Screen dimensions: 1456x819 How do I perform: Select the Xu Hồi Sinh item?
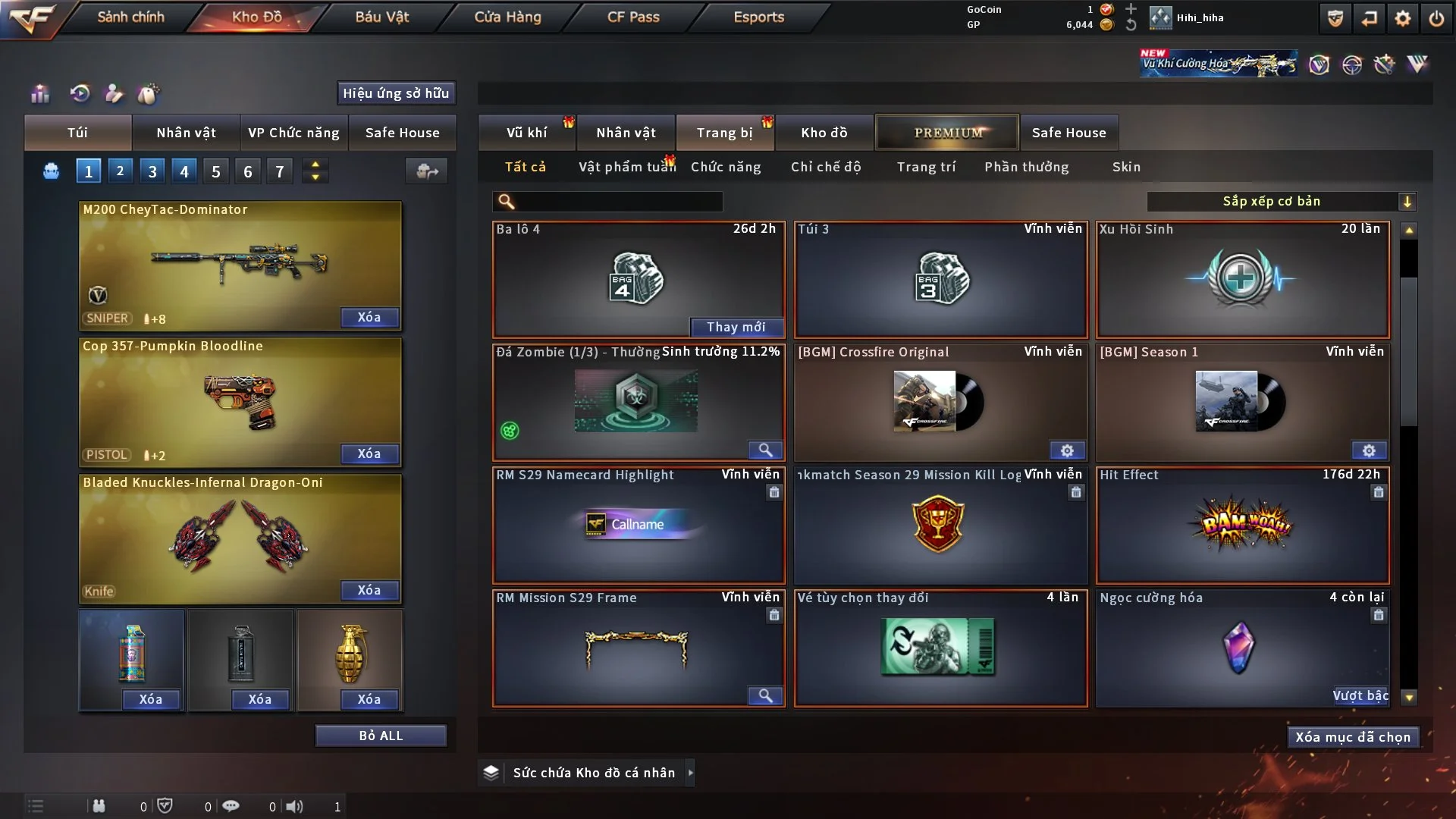[x=1242, y=279]
